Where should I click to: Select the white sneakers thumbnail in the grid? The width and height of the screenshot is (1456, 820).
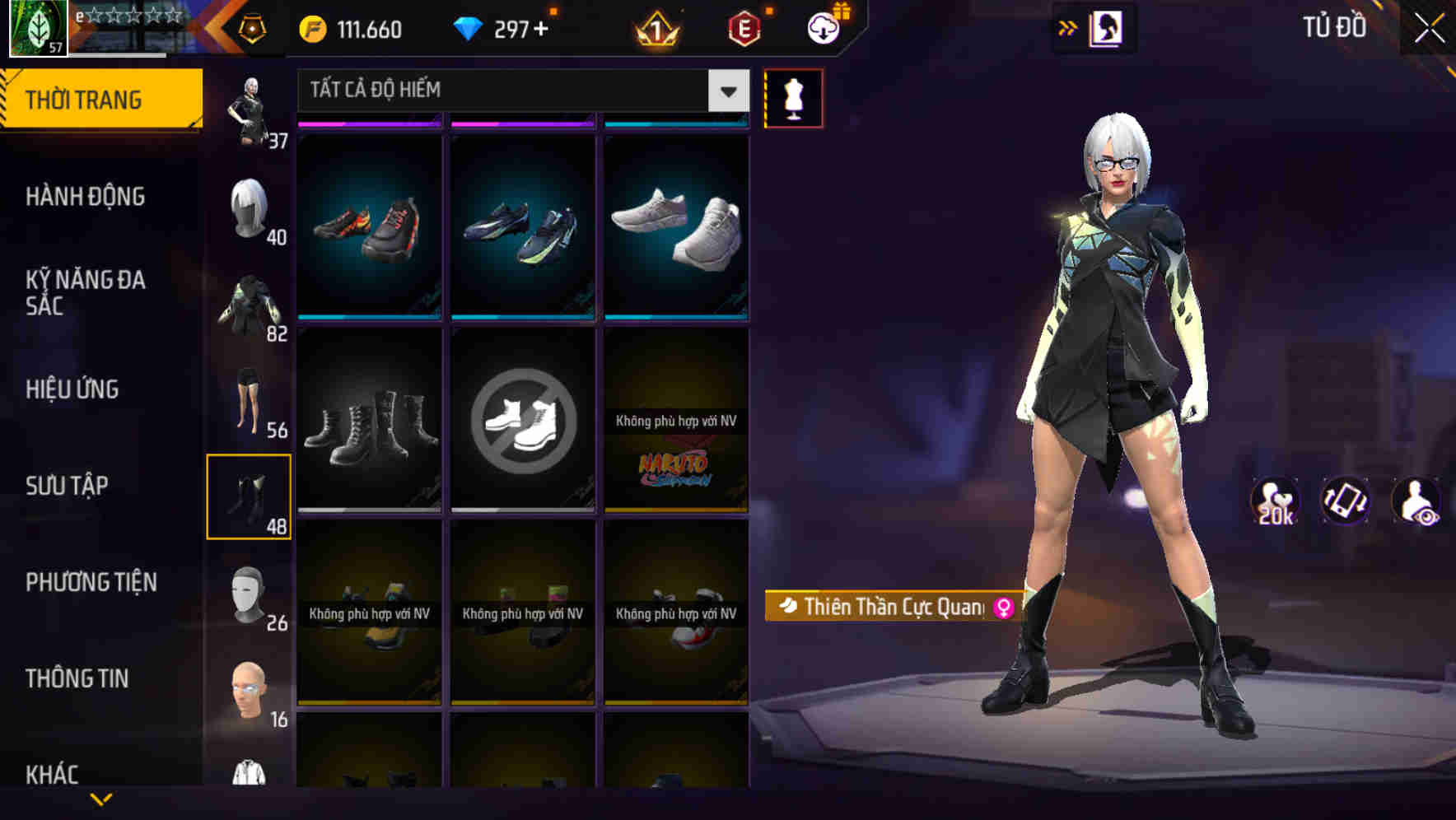point(676,228)
